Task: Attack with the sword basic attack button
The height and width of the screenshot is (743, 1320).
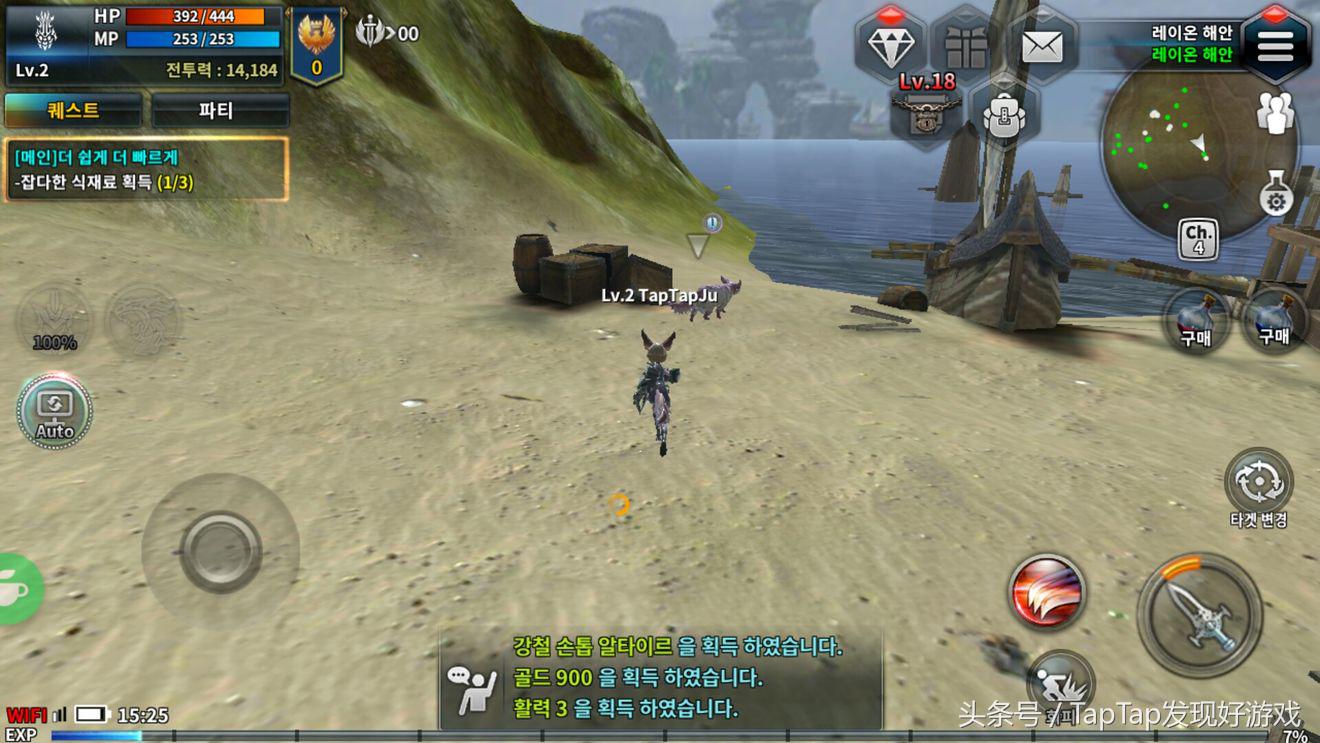Action: (1199, 615)
